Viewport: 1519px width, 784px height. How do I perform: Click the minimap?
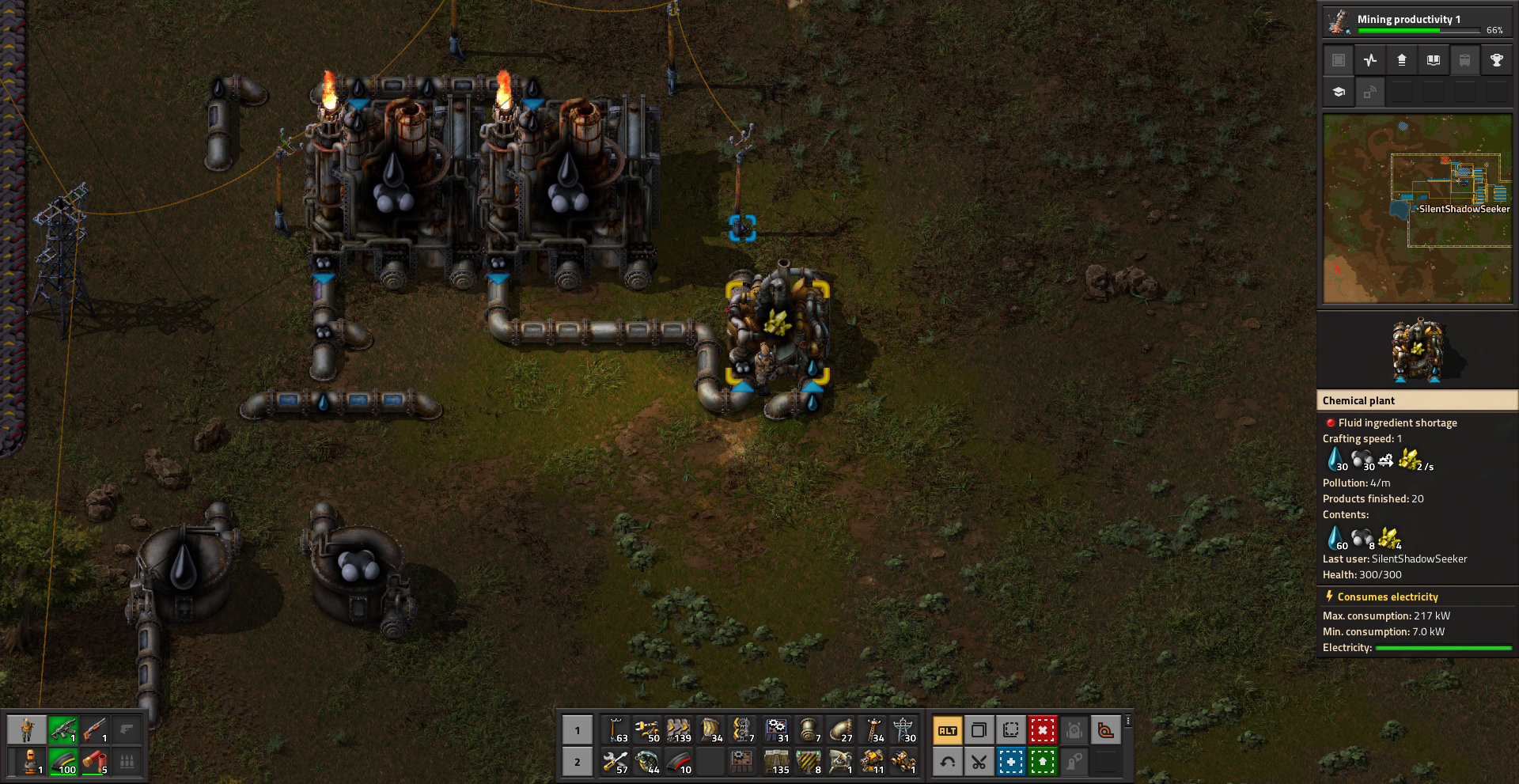[x=1417, y=209]
